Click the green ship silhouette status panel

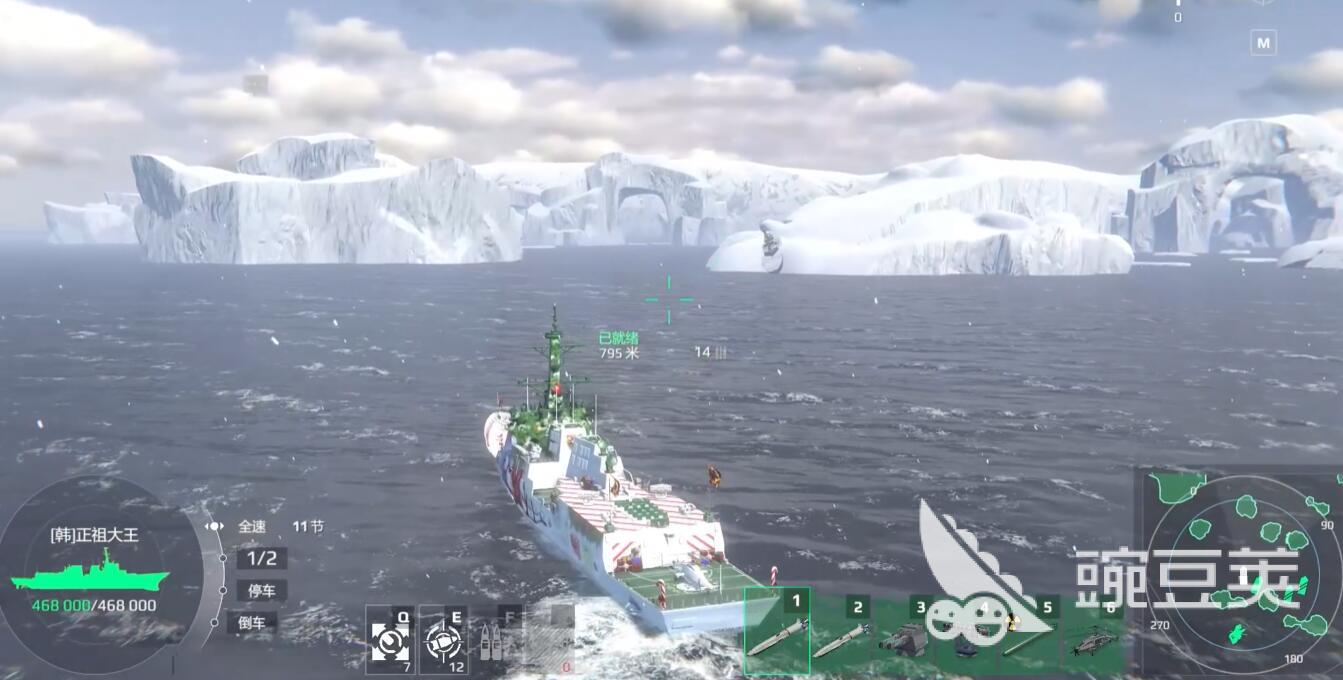coord(88,577)
